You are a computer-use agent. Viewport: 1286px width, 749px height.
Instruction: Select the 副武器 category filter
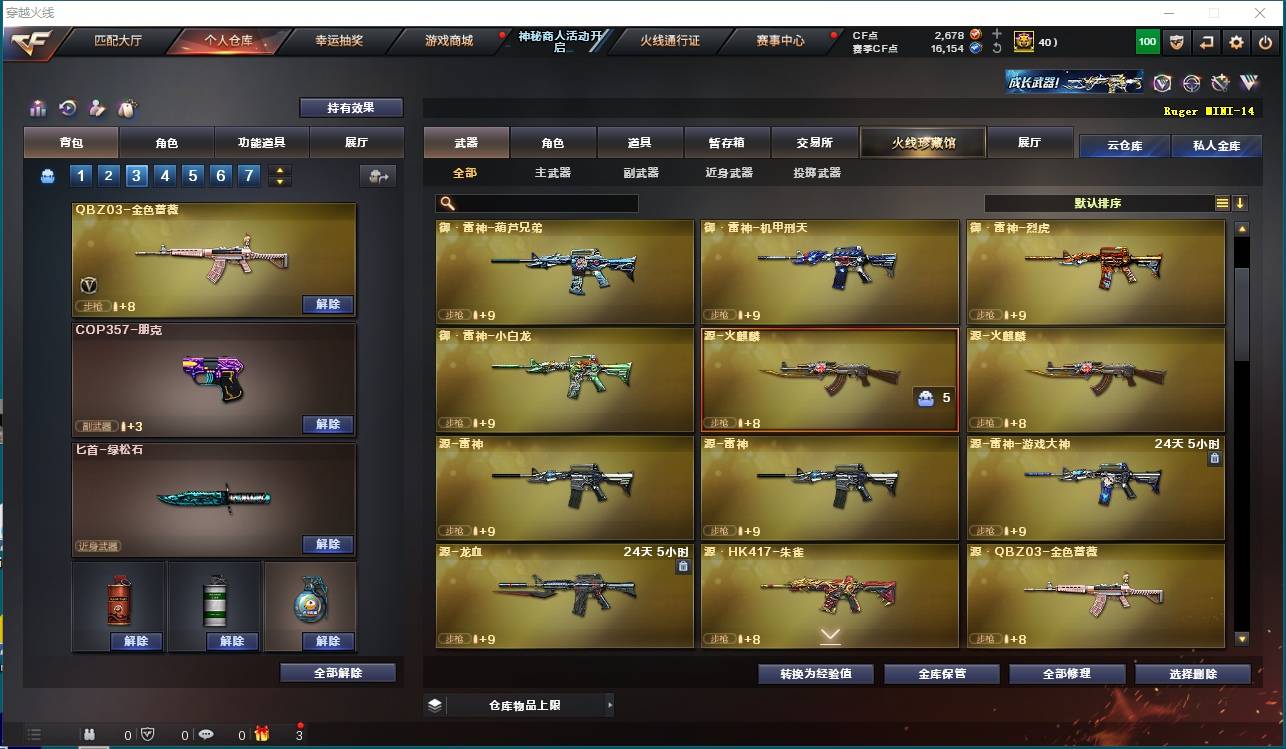coord(640,172)
